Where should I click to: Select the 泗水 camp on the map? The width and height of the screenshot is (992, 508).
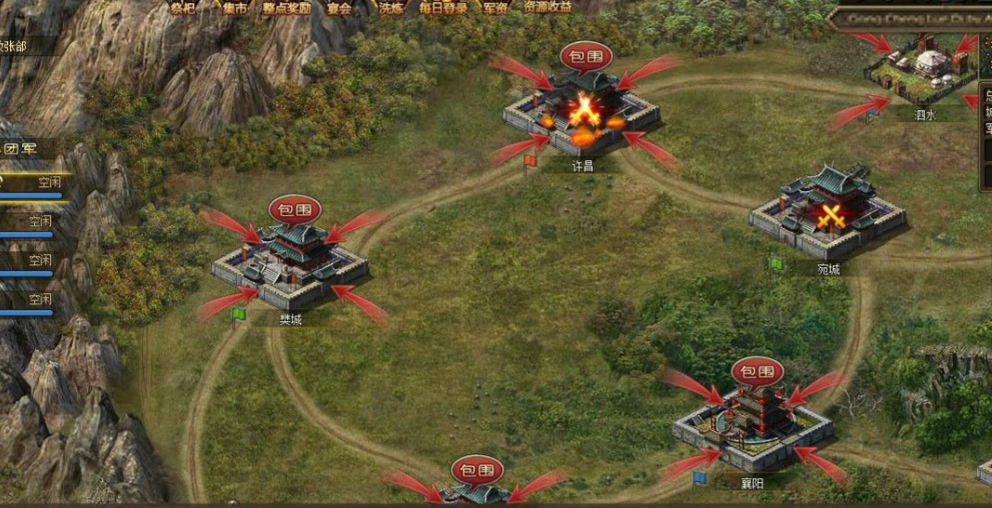coord(922,73)
